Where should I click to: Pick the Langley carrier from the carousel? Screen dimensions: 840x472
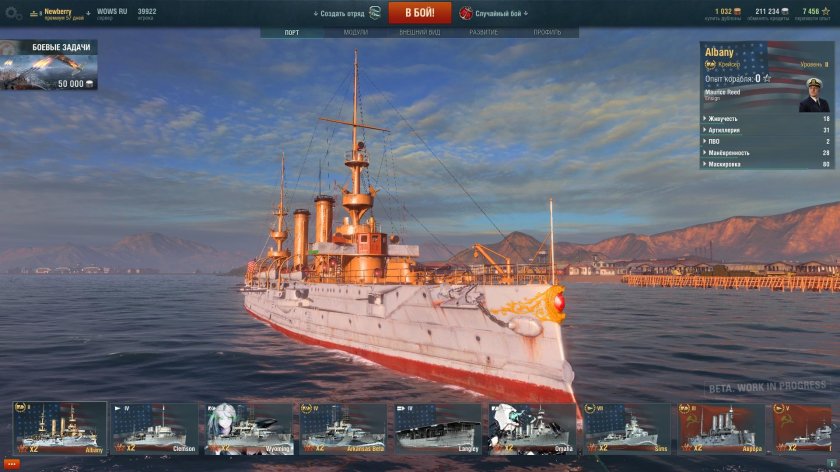(x=438, y=428)
